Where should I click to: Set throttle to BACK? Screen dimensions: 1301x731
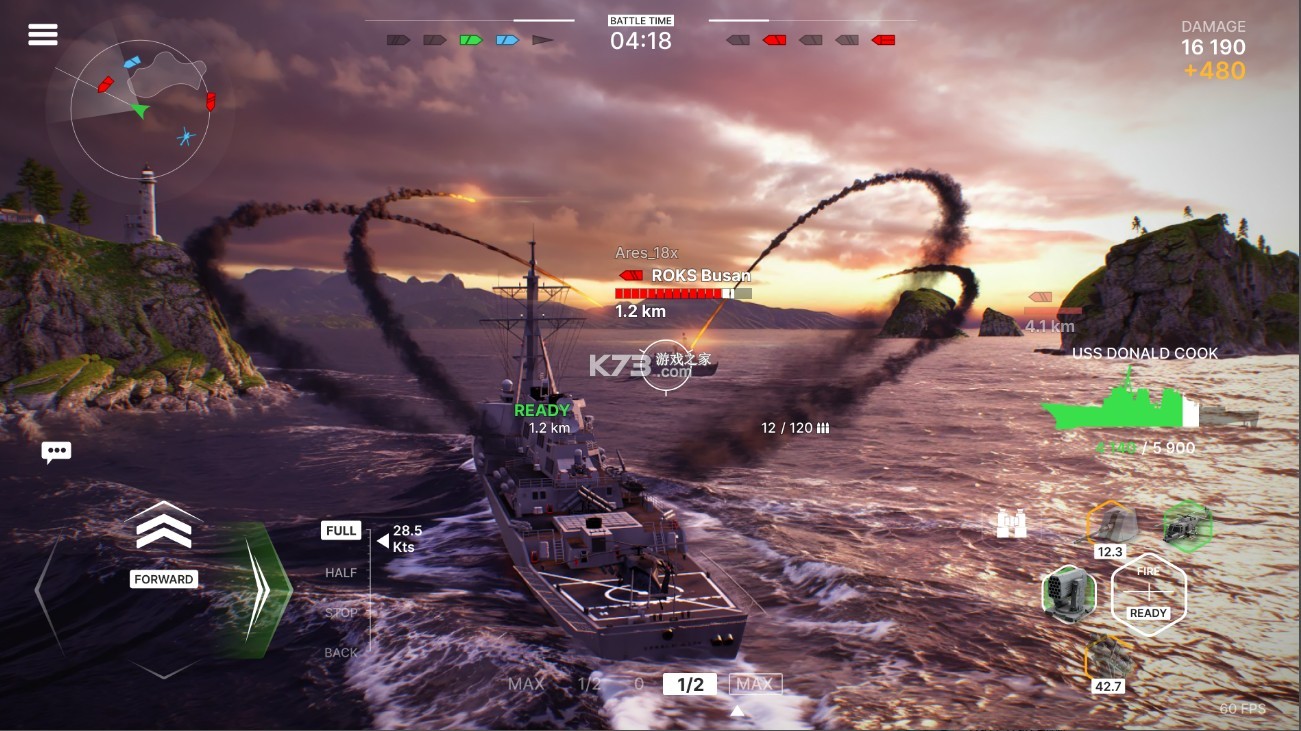(341, 653)
